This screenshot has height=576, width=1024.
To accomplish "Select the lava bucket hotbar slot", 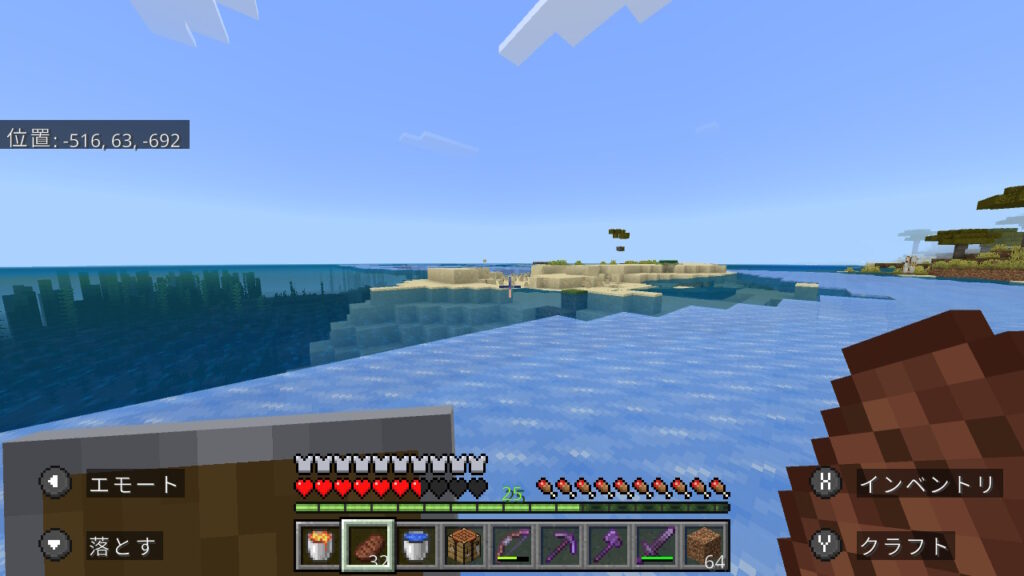I will click(319, 546).
